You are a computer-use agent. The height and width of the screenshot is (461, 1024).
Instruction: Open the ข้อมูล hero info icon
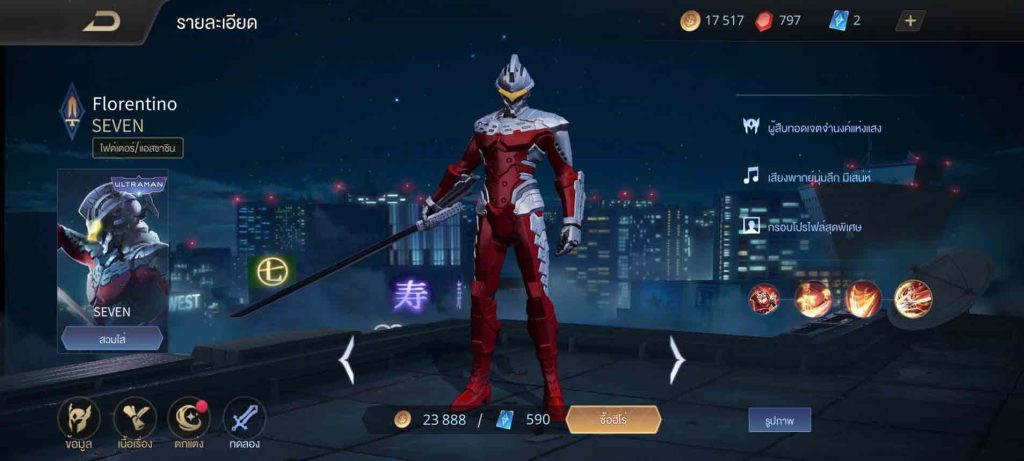pyautogui.click(x=78, y=418)
